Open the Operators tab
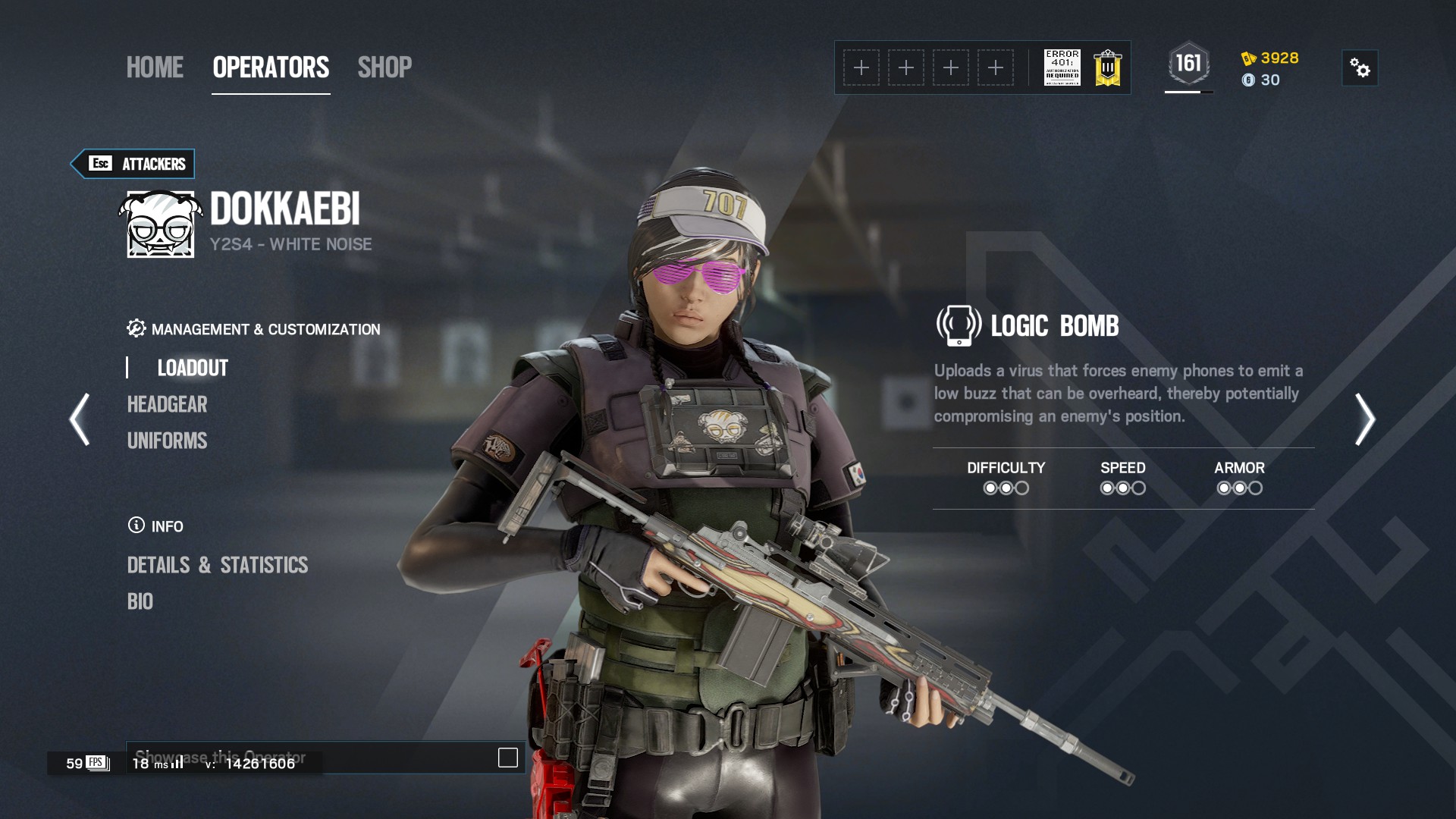 (x=271, y=67)
